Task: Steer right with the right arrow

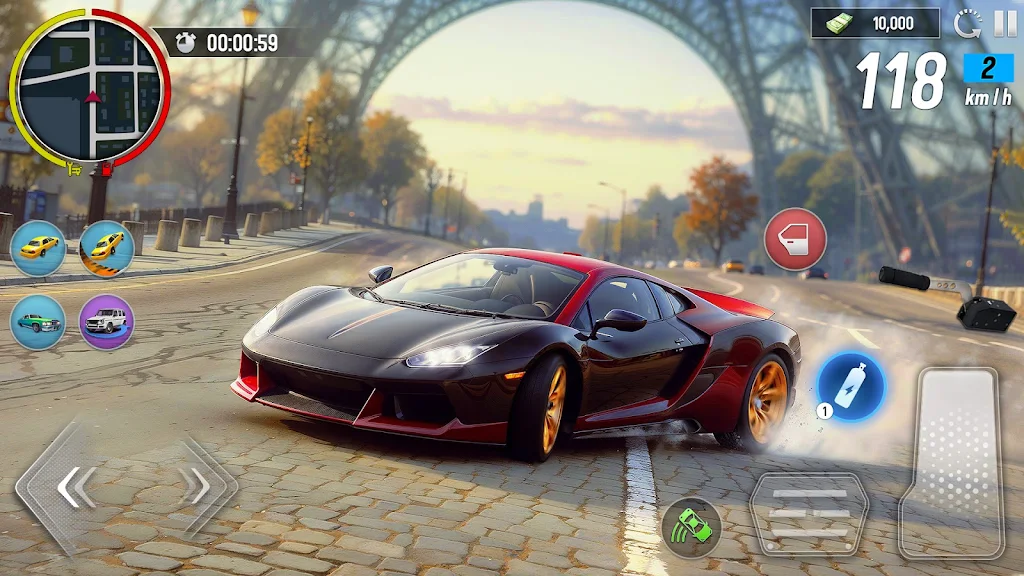Action: [x=194, y=487]
